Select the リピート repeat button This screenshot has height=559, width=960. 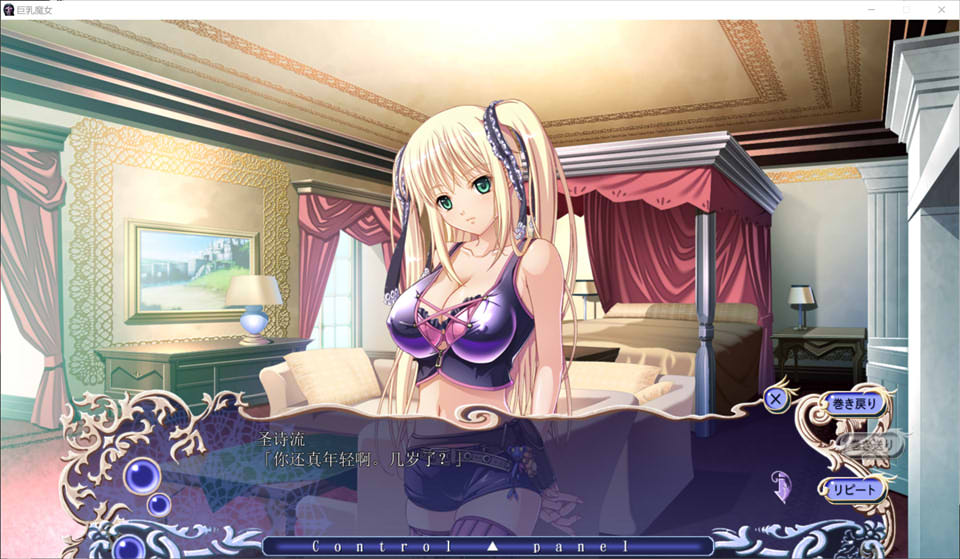pyautogui.click(x=853, y=489)
